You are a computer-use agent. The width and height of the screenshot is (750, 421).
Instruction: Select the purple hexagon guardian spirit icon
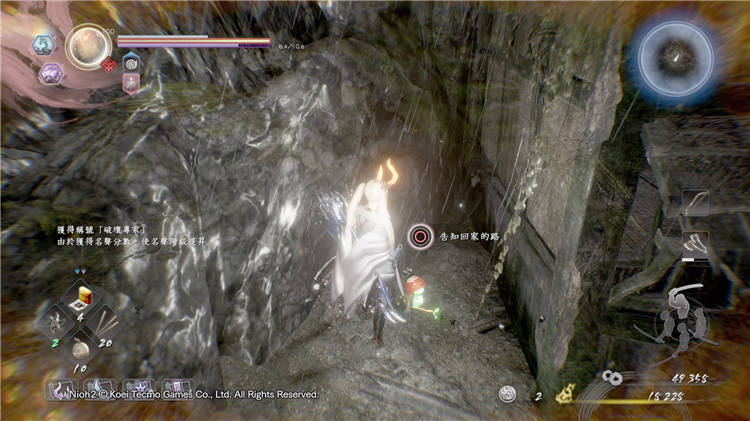[x=50, y=72]
